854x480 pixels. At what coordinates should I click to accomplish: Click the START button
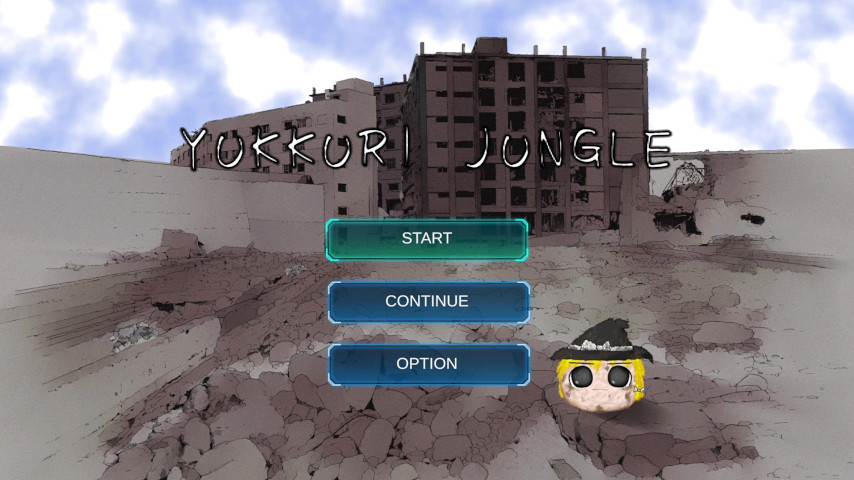pos(427,239)
